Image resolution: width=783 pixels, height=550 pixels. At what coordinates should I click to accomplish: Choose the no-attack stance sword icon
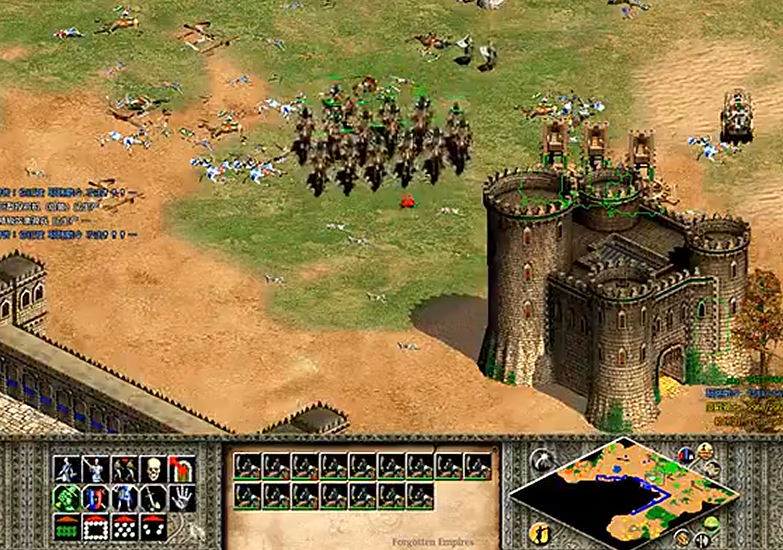pyautogui.click(x=153, y=497)
